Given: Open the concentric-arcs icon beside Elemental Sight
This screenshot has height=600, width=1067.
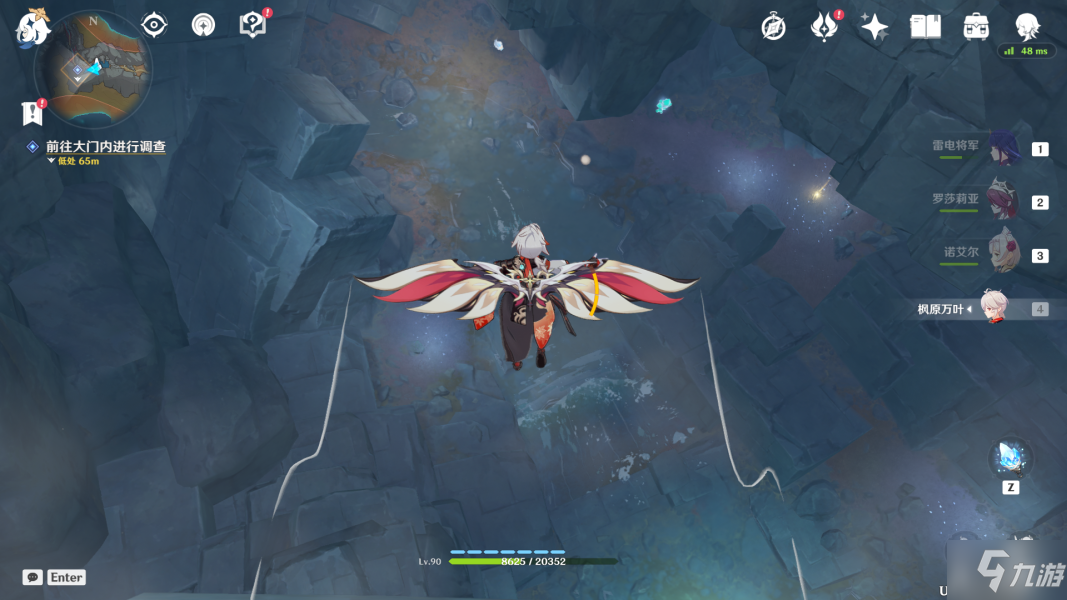Looking at the screenshot, I should click(203, 25).
